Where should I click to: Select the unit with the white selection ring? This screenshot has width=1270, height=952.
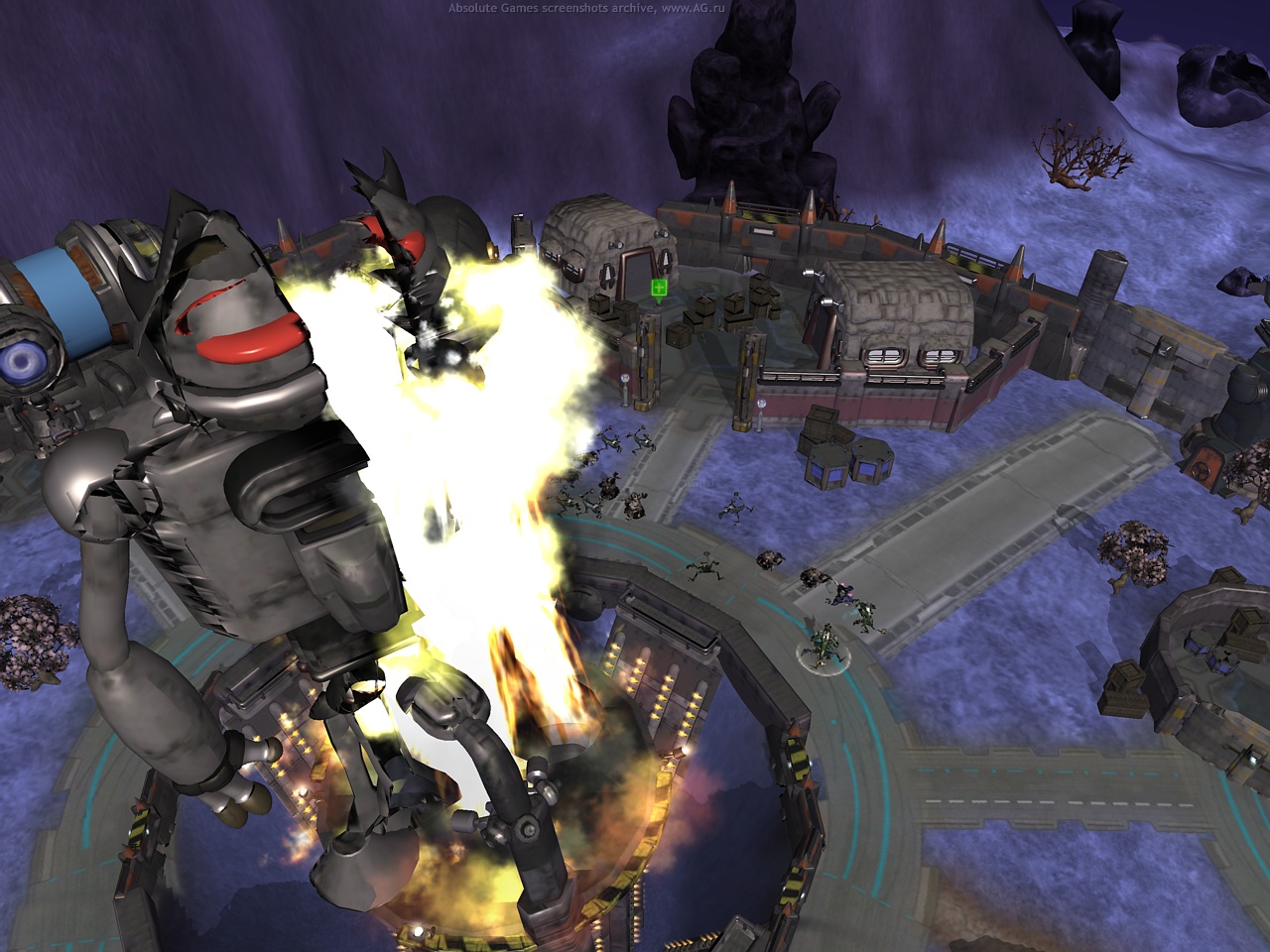coord(824,645)
